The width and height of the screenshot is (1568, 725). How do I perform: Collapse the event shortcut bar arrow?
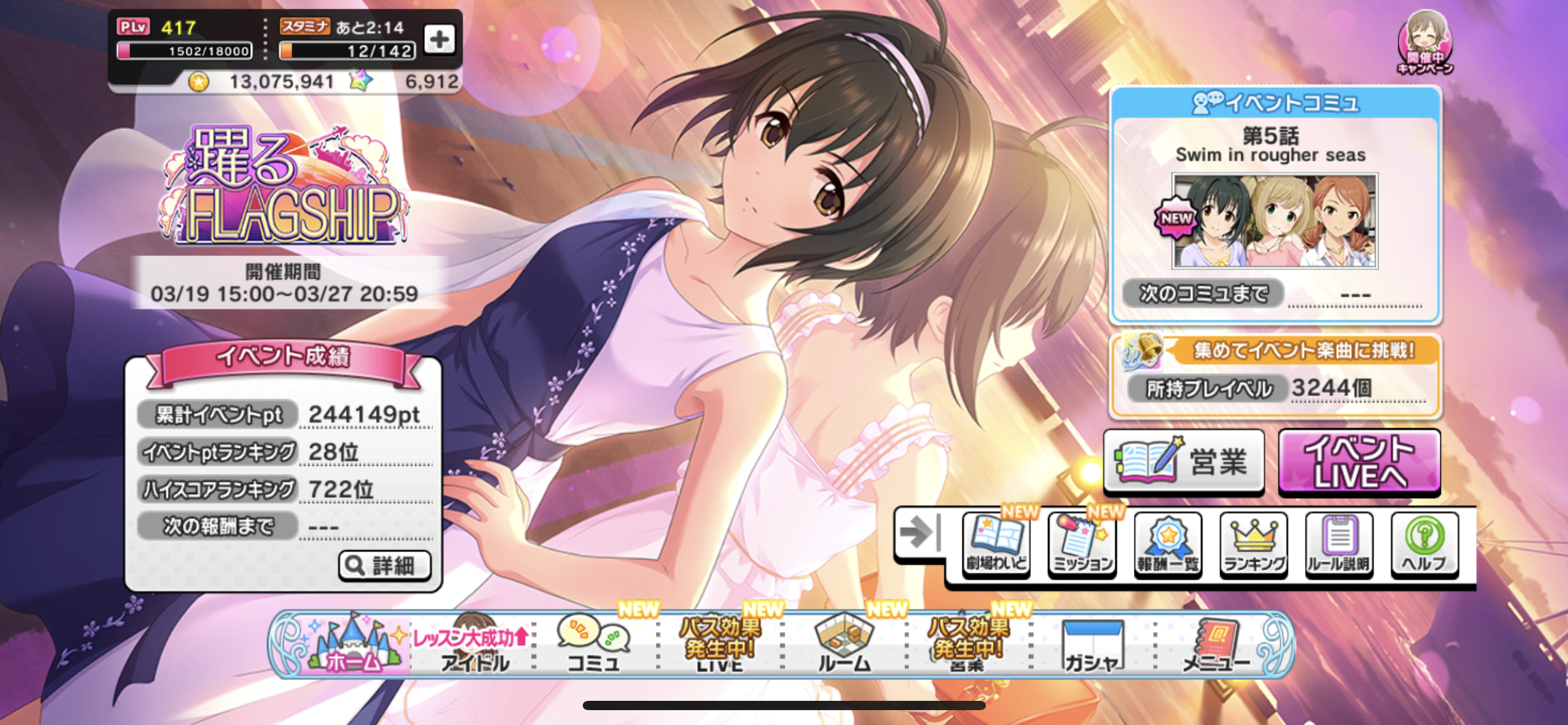tap(920, 533)
